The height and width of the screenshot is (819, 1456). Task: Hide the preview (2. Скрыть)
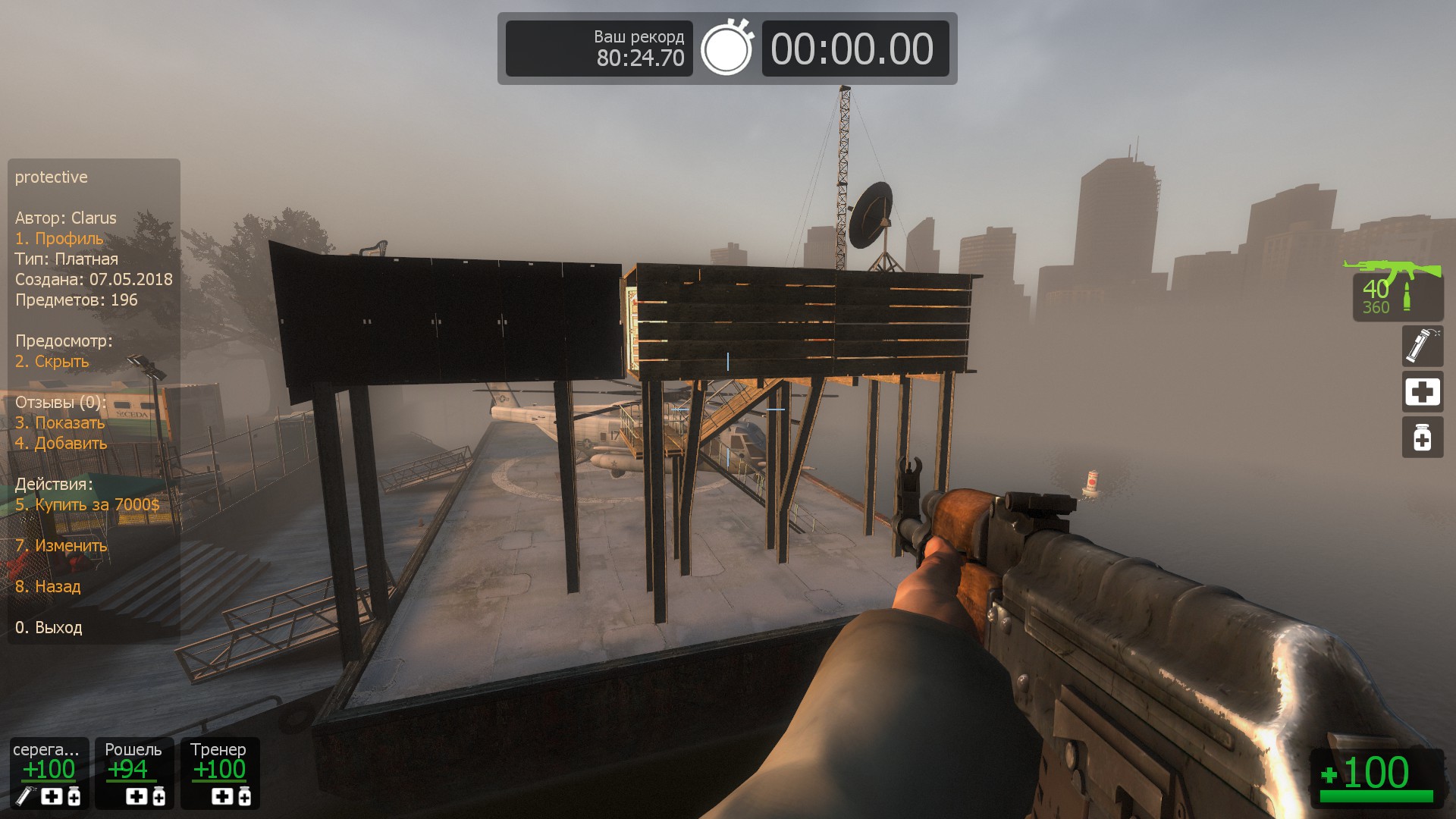(52, 362)
